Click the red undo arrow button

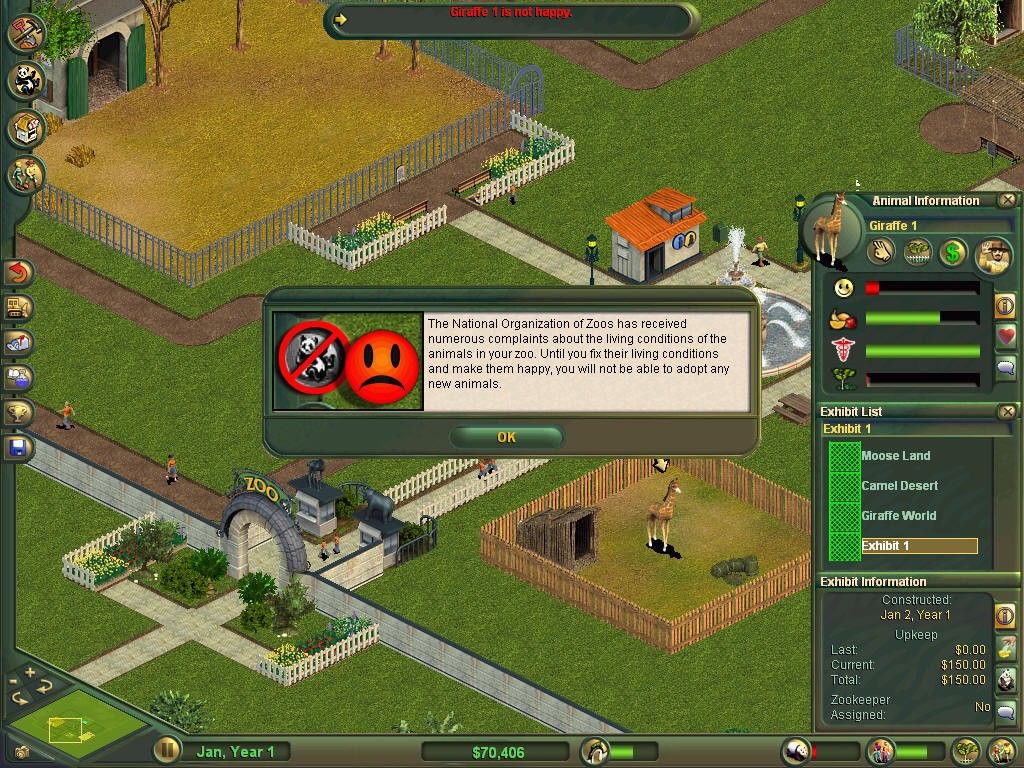[x=19, y=272]
